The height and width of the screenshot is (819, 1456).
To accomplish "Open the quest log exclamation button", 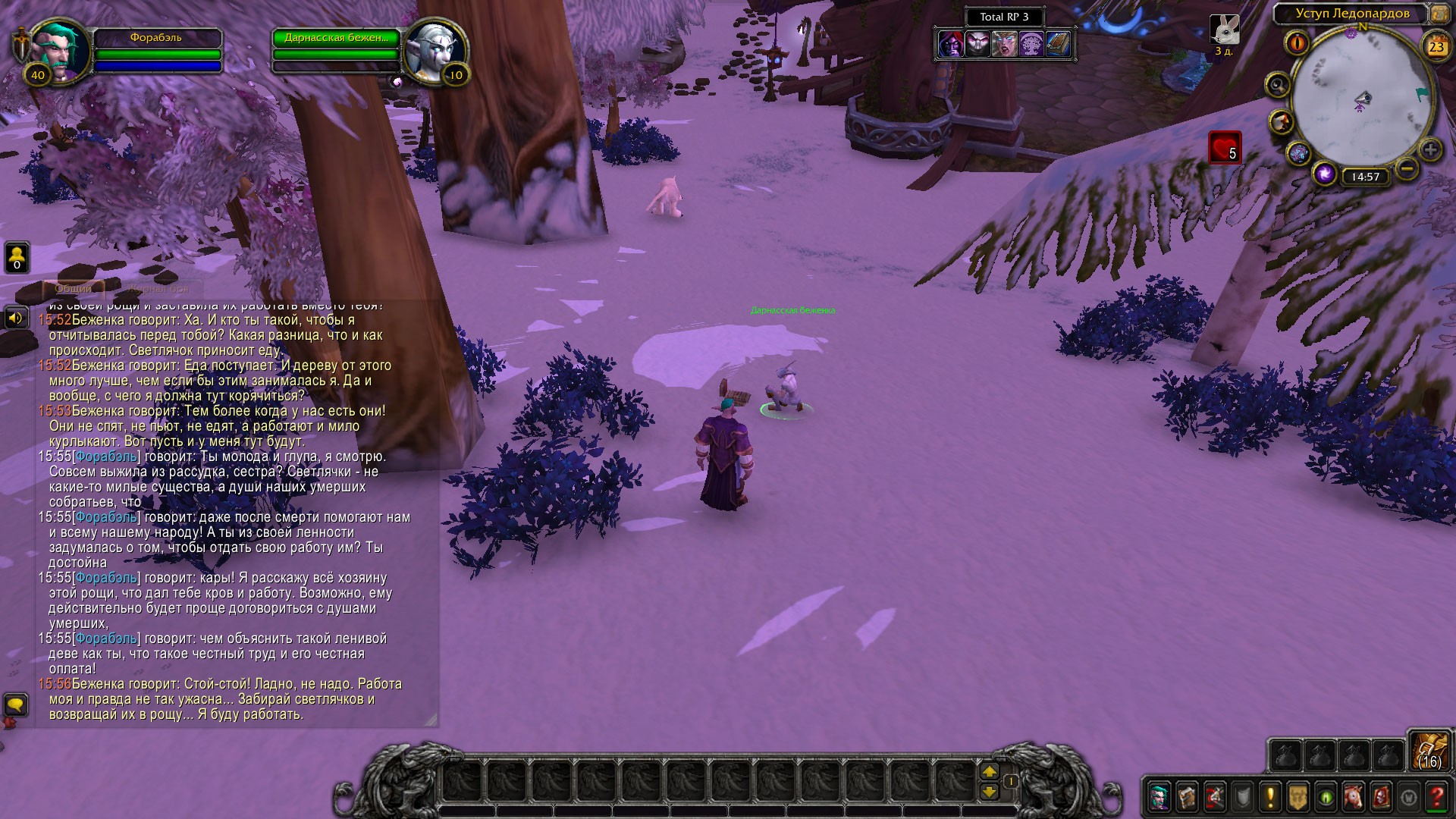I will pos(1270,797).
